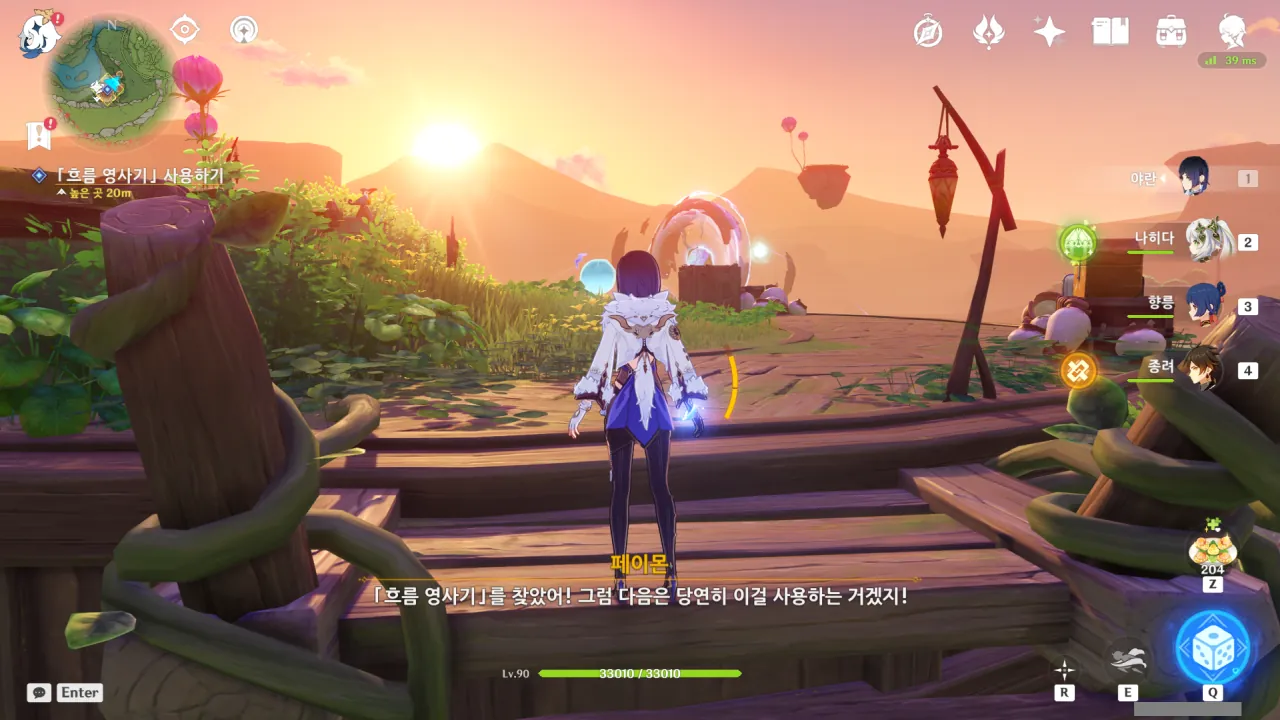Image resolution: width=1280 pixels, height=720 pixels.
Task: Open the Paimon menu icon
Action: tap(38, 34)
